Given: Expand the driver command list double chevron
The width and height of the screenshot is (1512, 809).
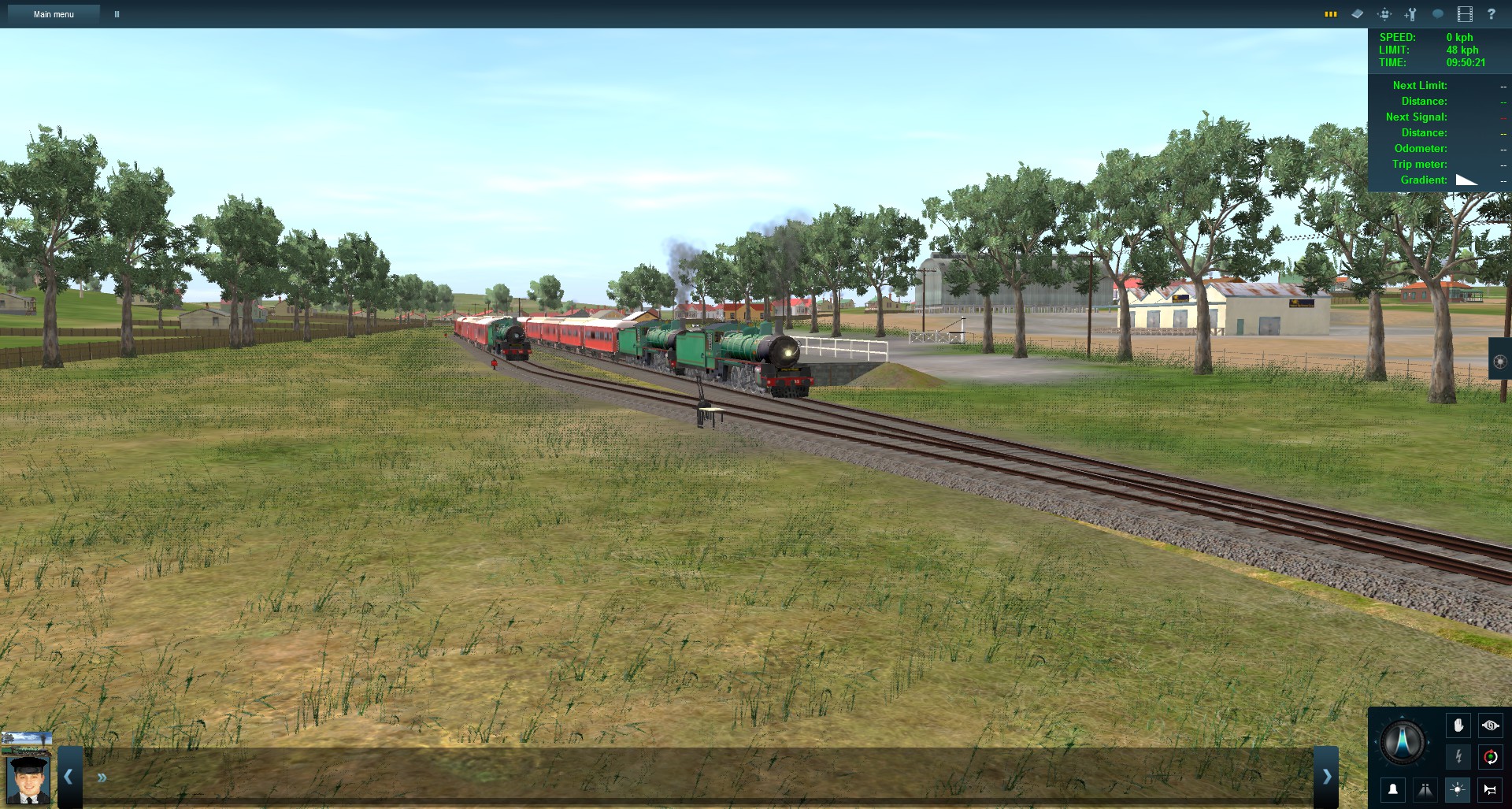Looking at the screenshot, I should (102, 777).
